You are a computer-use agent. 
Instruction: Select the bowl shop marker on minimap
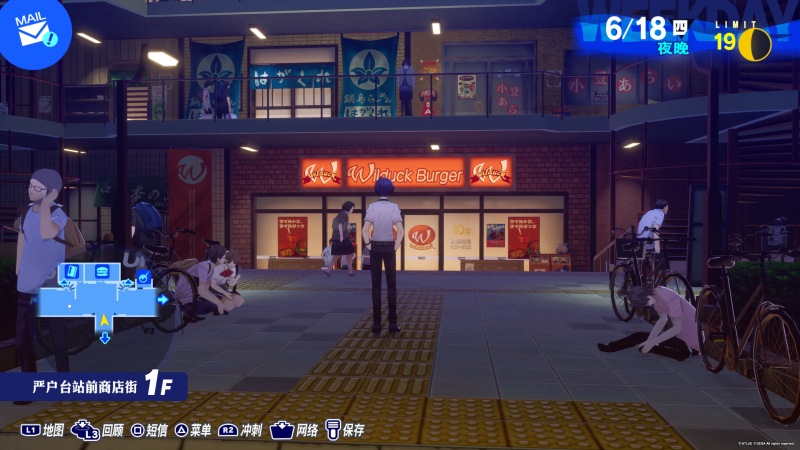[143, 277]
